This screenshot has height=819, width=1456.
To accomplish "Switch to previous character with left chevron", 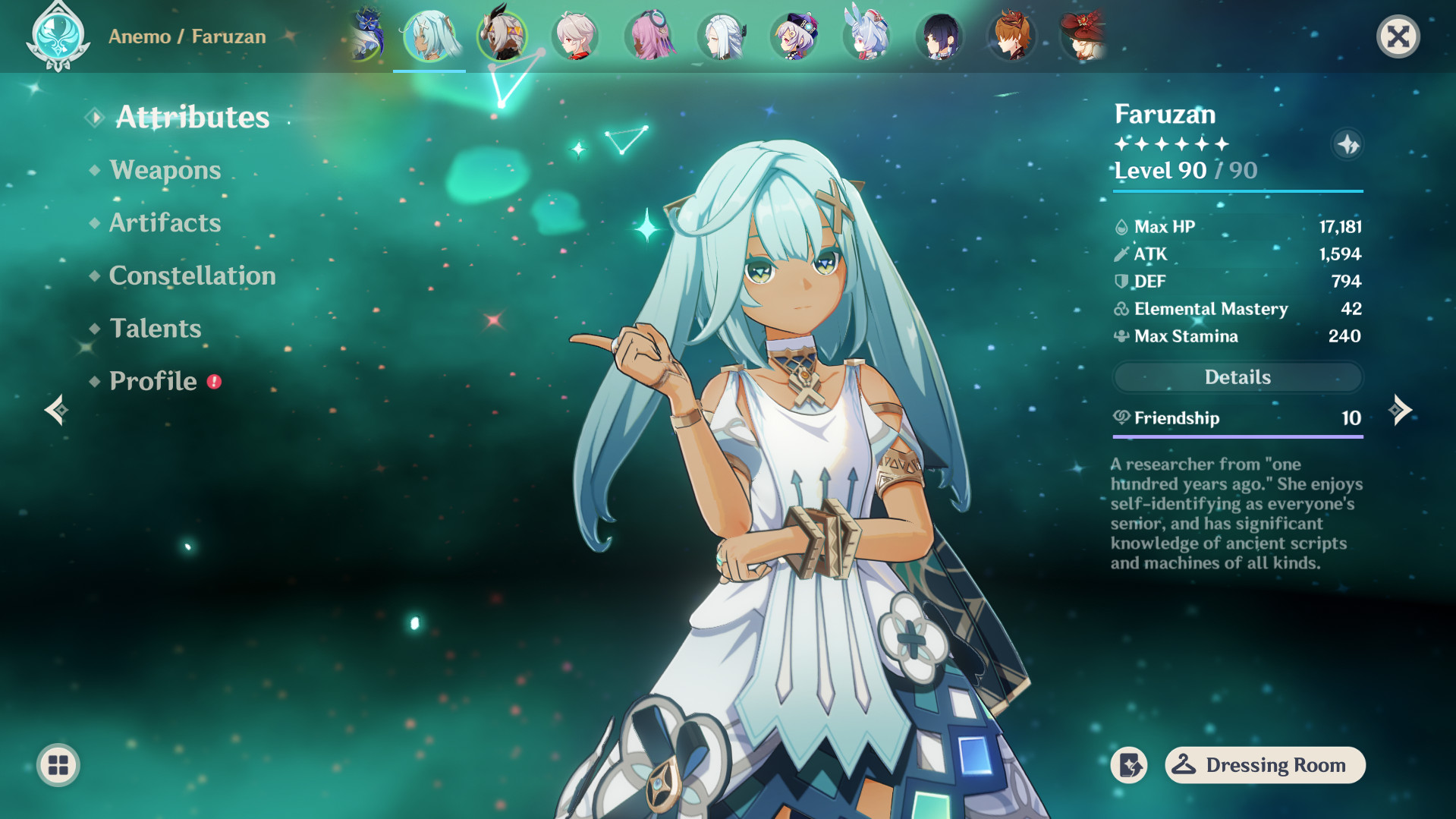I will 56,409.
